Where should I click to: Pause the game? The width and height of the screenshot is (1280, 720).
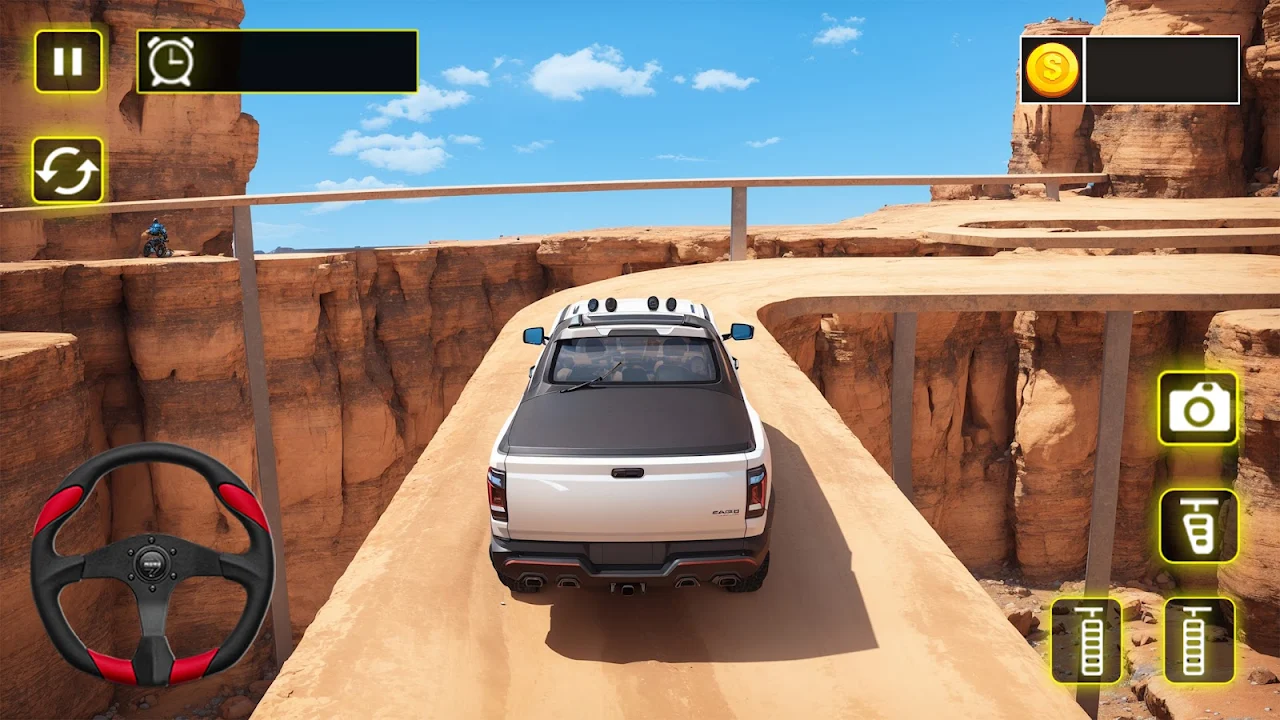68,62
